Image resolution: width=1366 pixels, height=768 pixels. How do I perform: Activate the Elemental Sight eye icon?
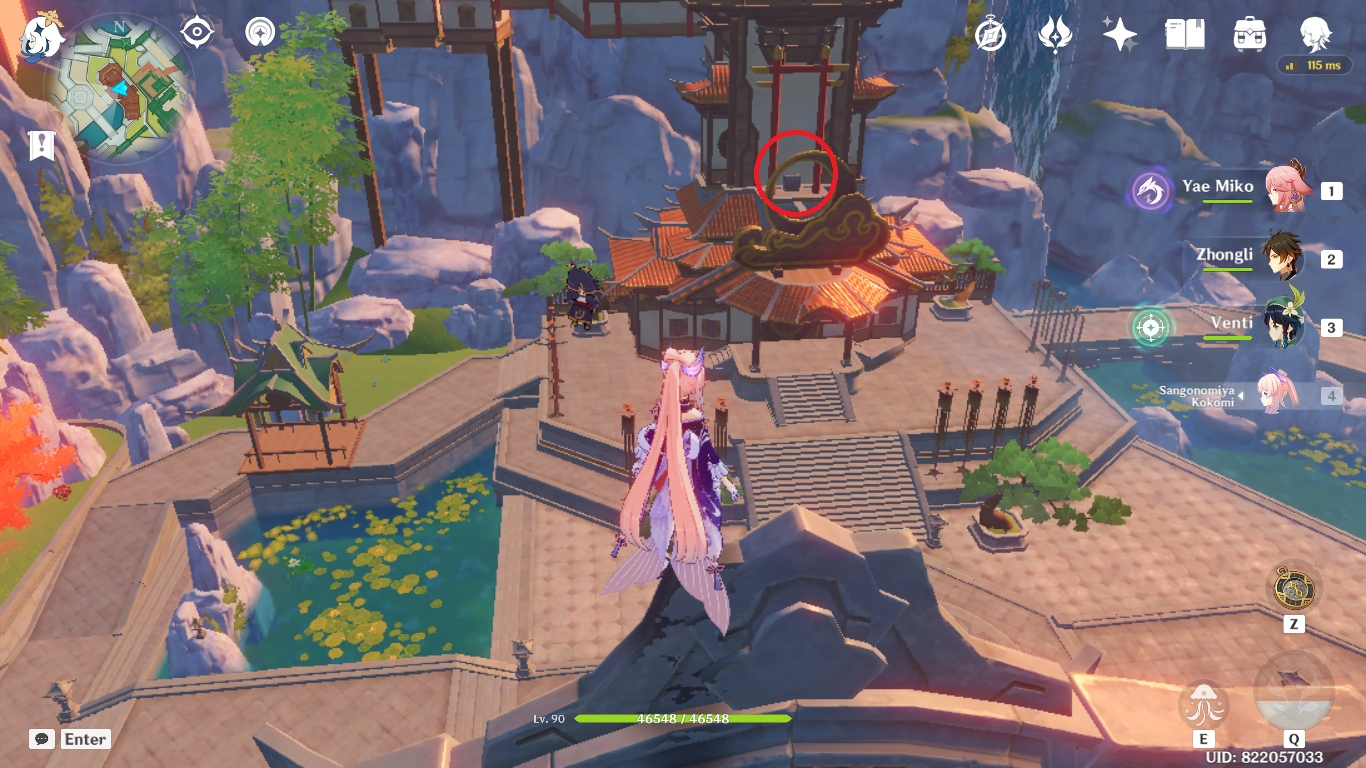pos(196,33)
